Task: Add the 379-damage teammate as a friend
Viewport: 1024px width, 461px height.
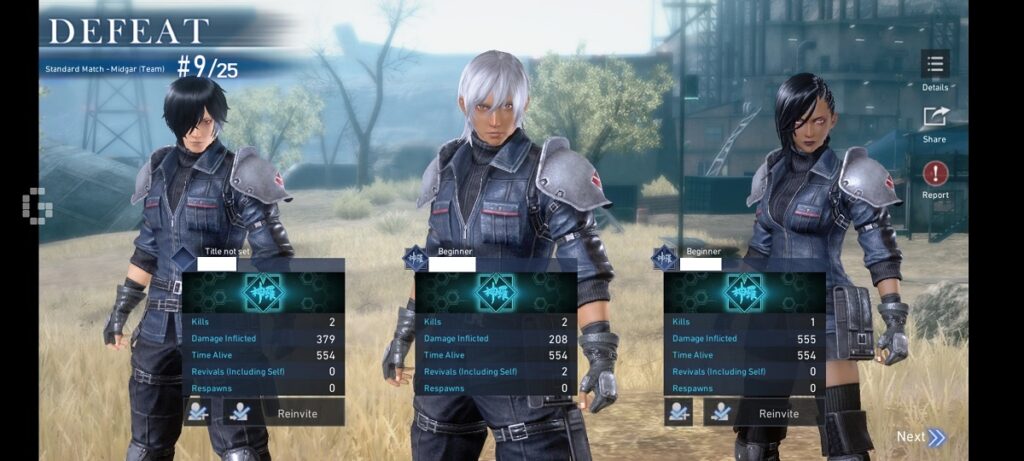Action: pos(198,412)
